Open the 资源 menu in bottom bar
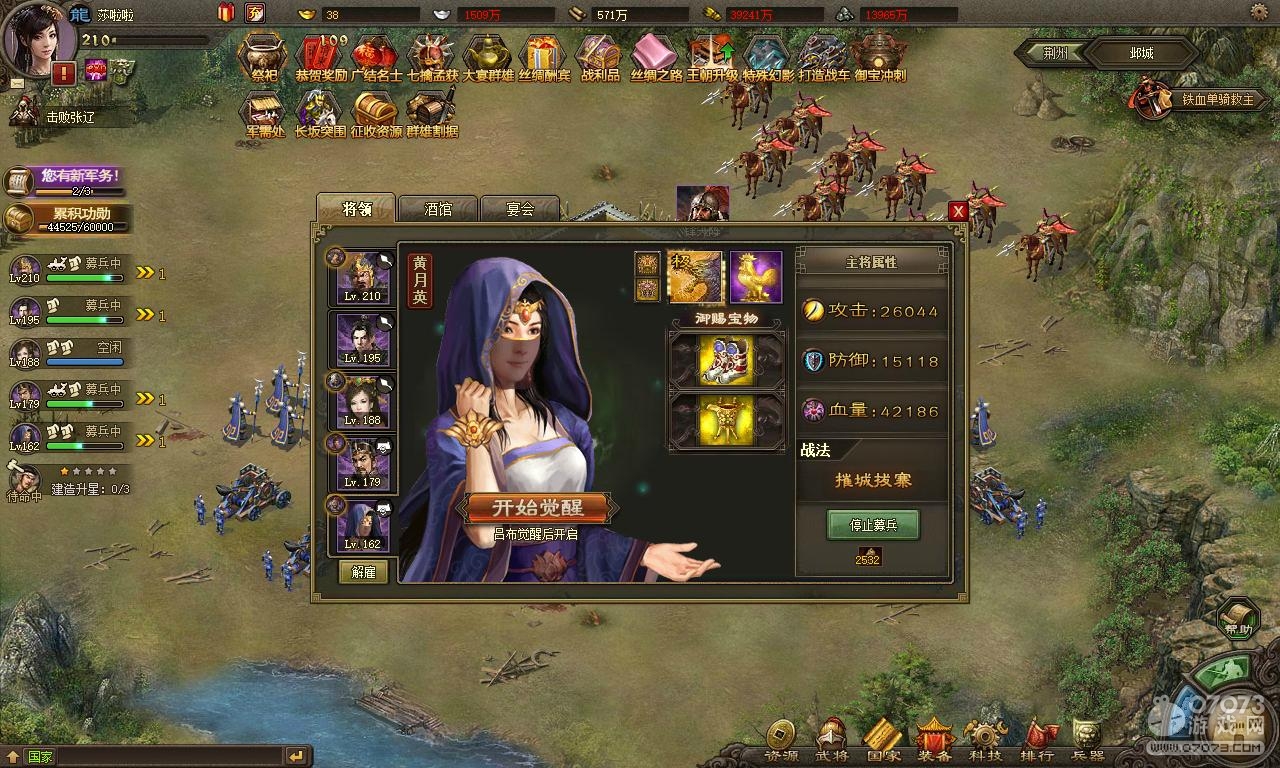The width and height of the screenshot is (1280, 768). tap(780, 740)
